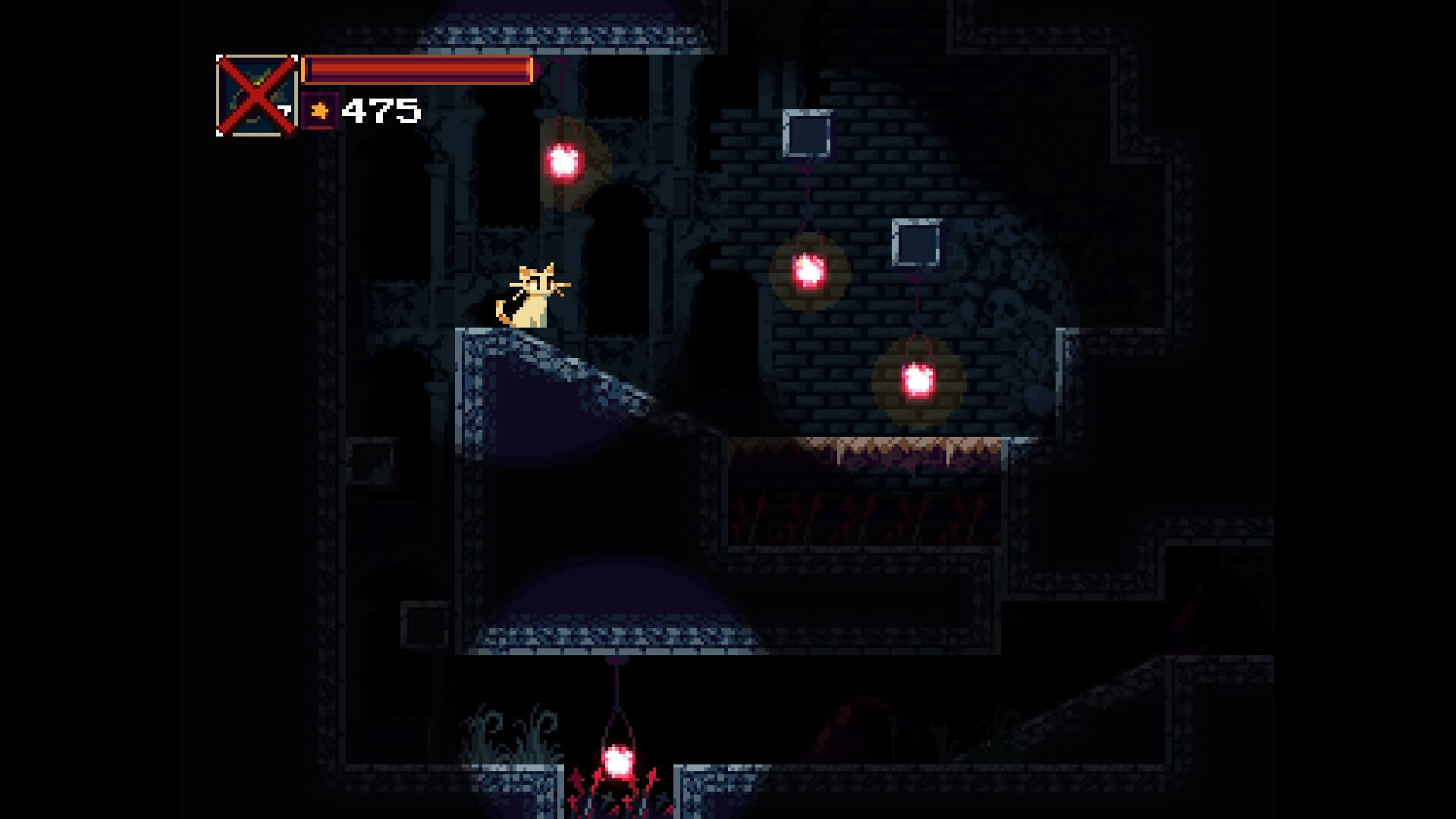
Task: Click the red health bar at the top
Action: (x=416, y=71)
